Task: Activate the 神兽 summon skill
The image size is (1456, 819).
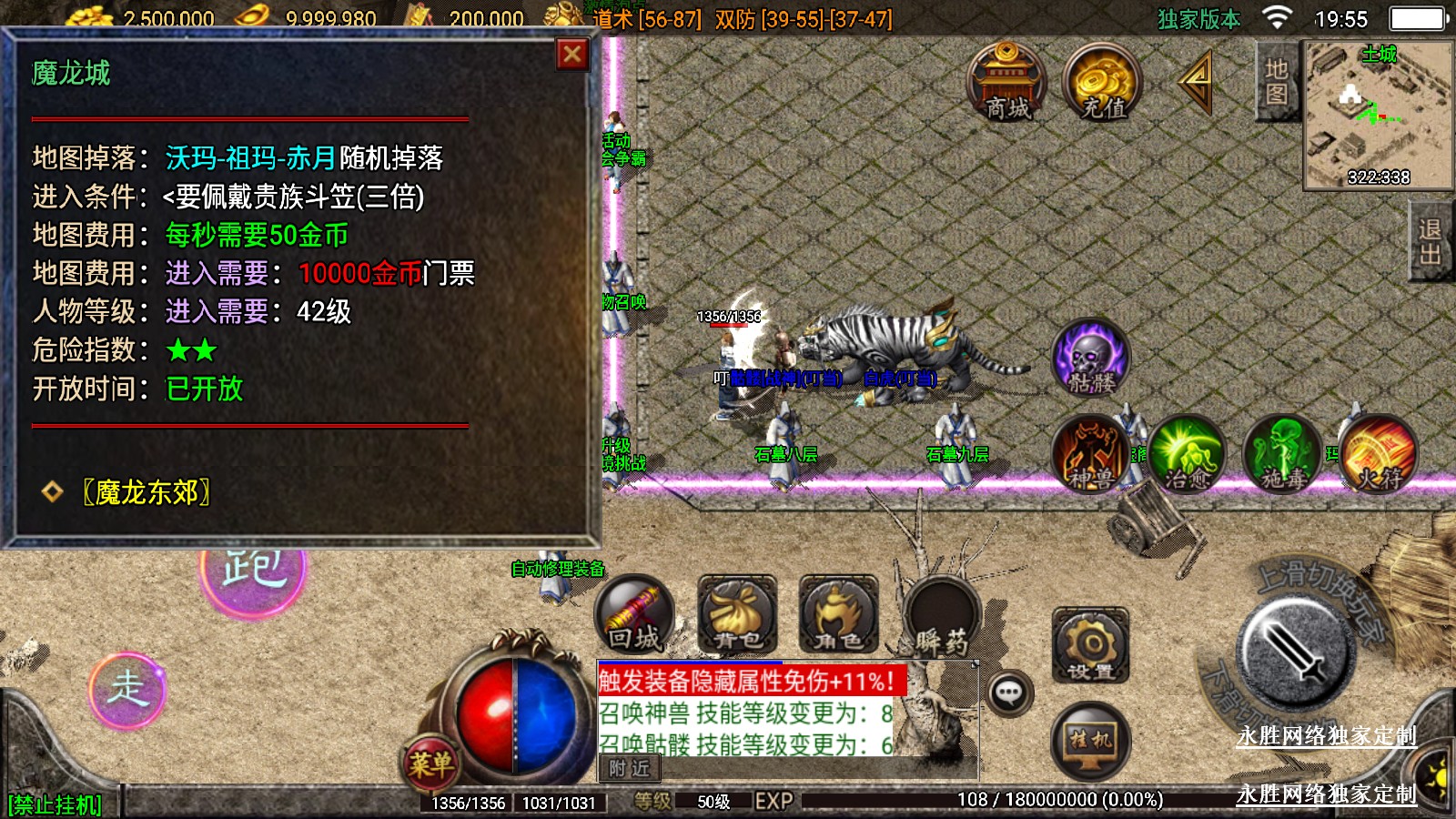Action: (1091, 454)
